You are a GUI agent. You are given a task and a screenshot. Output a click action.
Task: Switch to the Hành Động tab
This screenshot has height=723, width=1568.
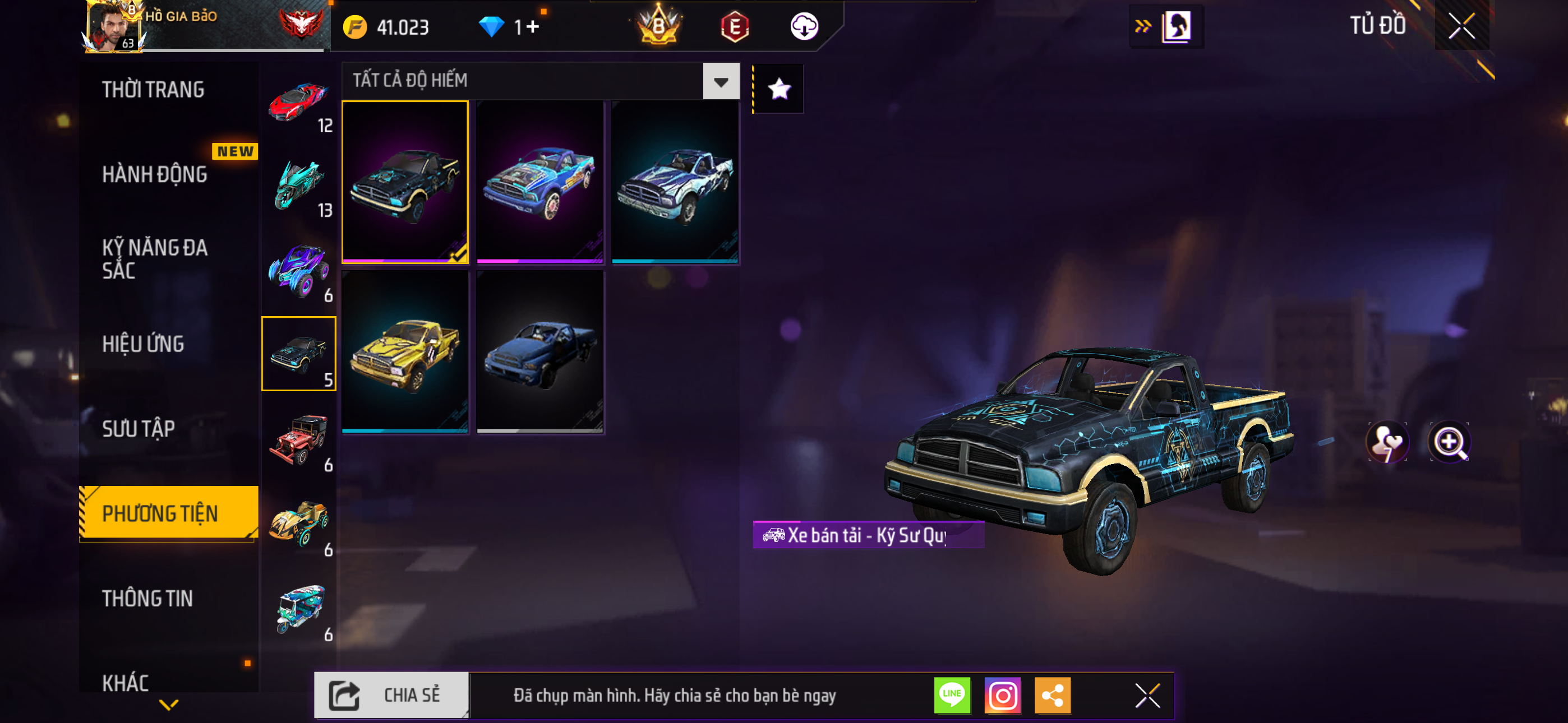(x=155, y=175)
